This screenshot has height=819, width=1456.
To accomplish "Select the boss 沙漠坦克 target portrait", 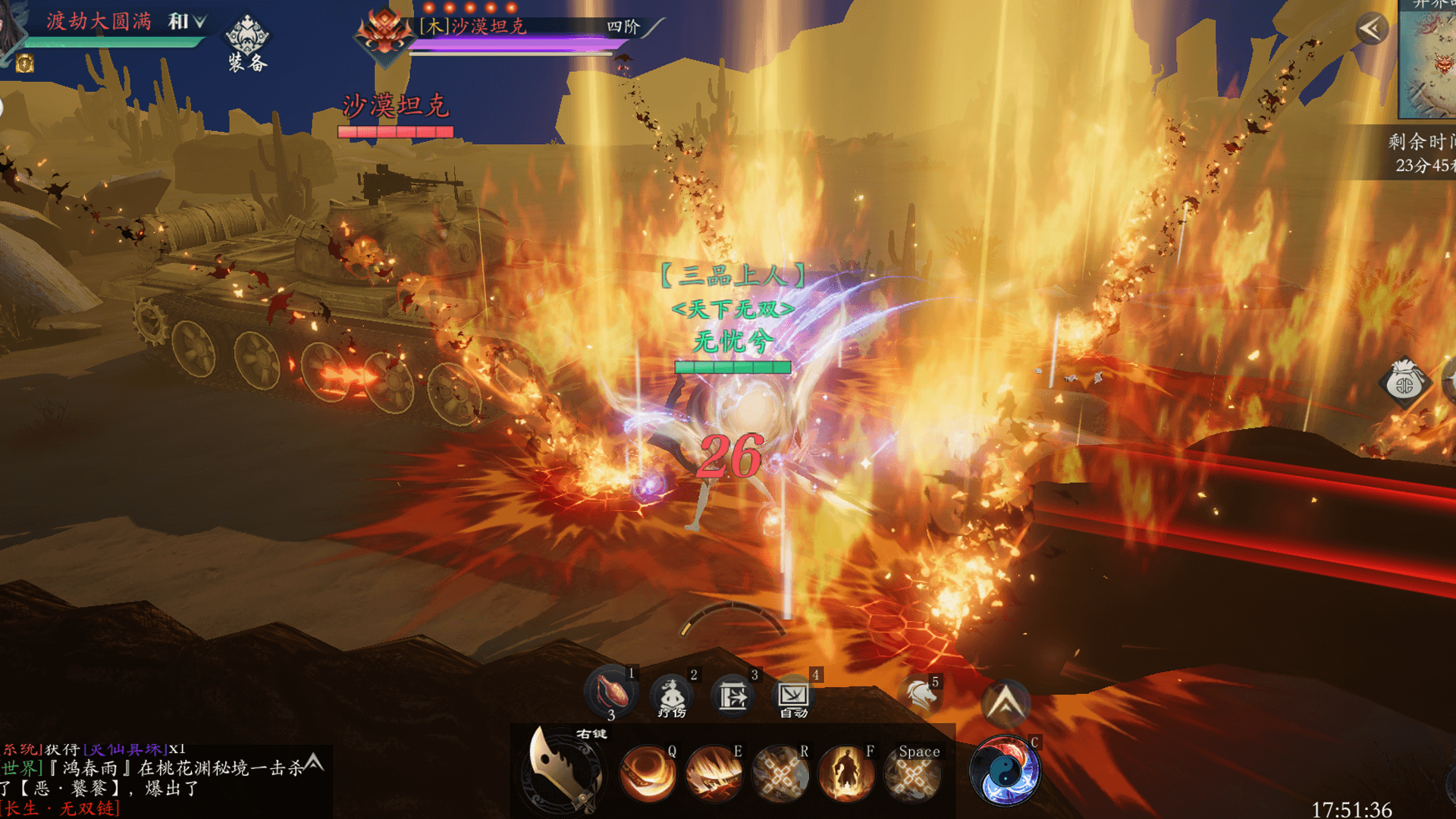I will [x=384, y=33].
